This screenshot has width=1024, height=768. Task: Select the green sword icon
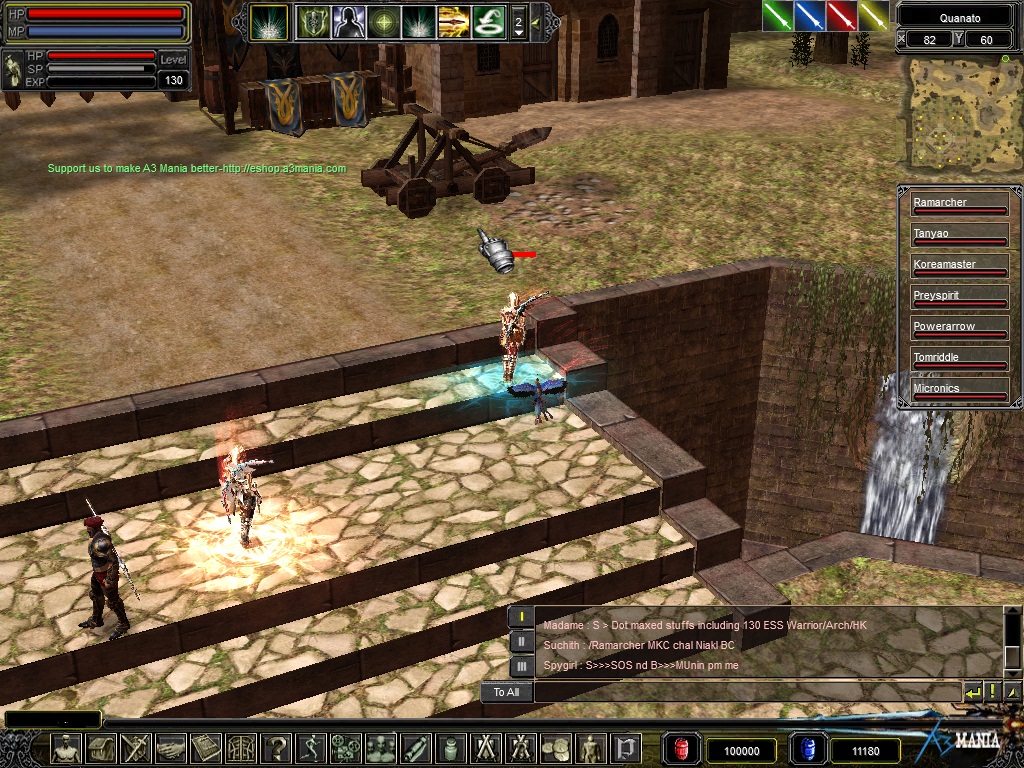point(778,16)
